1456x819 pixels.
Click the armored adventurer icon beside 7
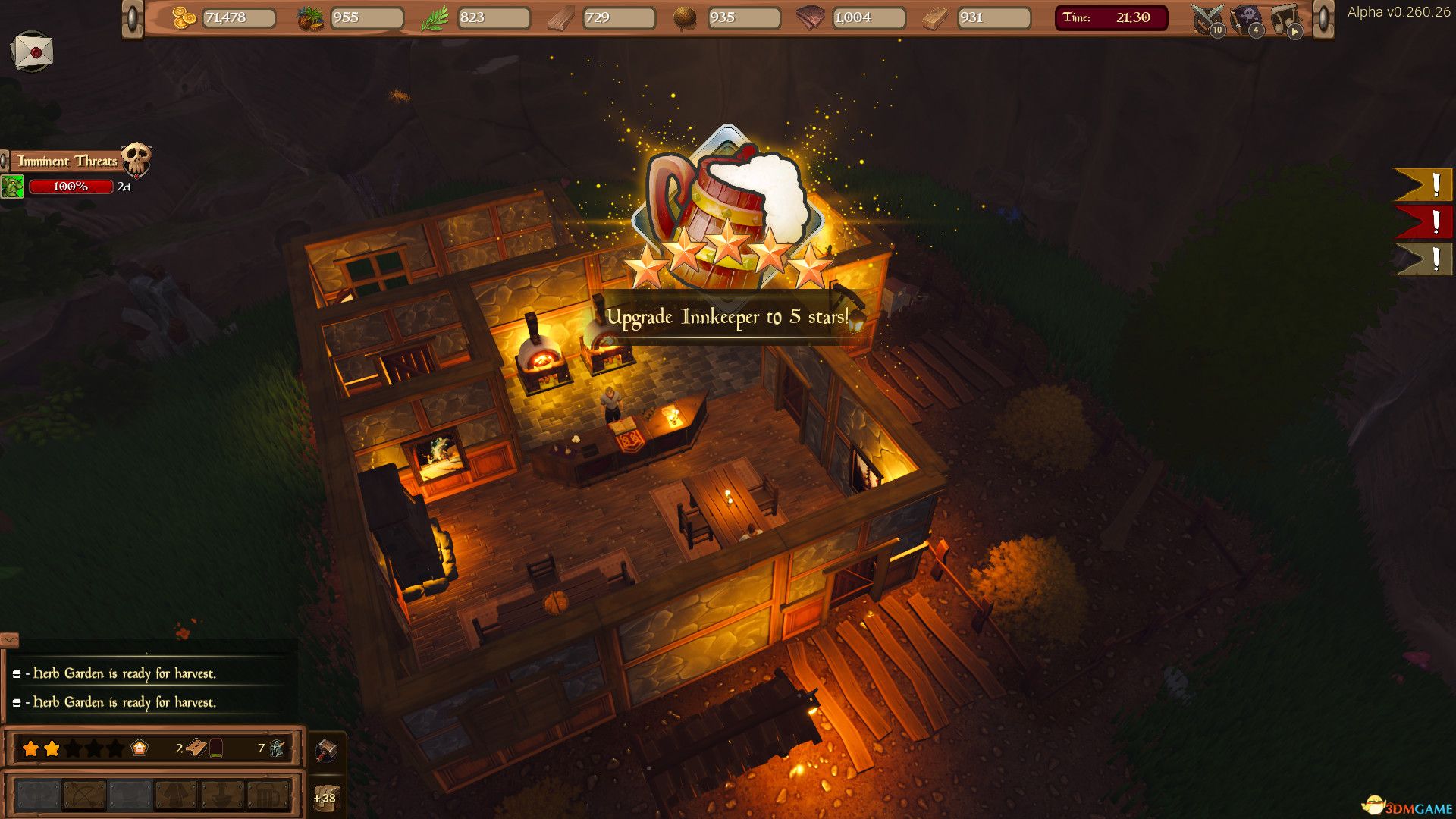pyautogui.click(x=277, y=748)
